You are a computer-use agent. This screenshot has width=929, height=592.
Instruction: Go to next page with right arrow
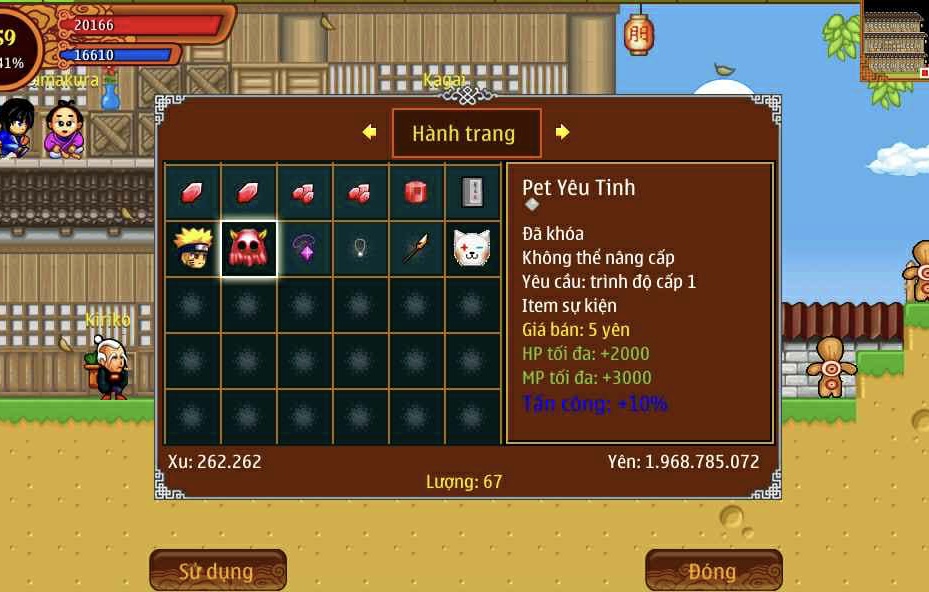click(x=562, y=132)
